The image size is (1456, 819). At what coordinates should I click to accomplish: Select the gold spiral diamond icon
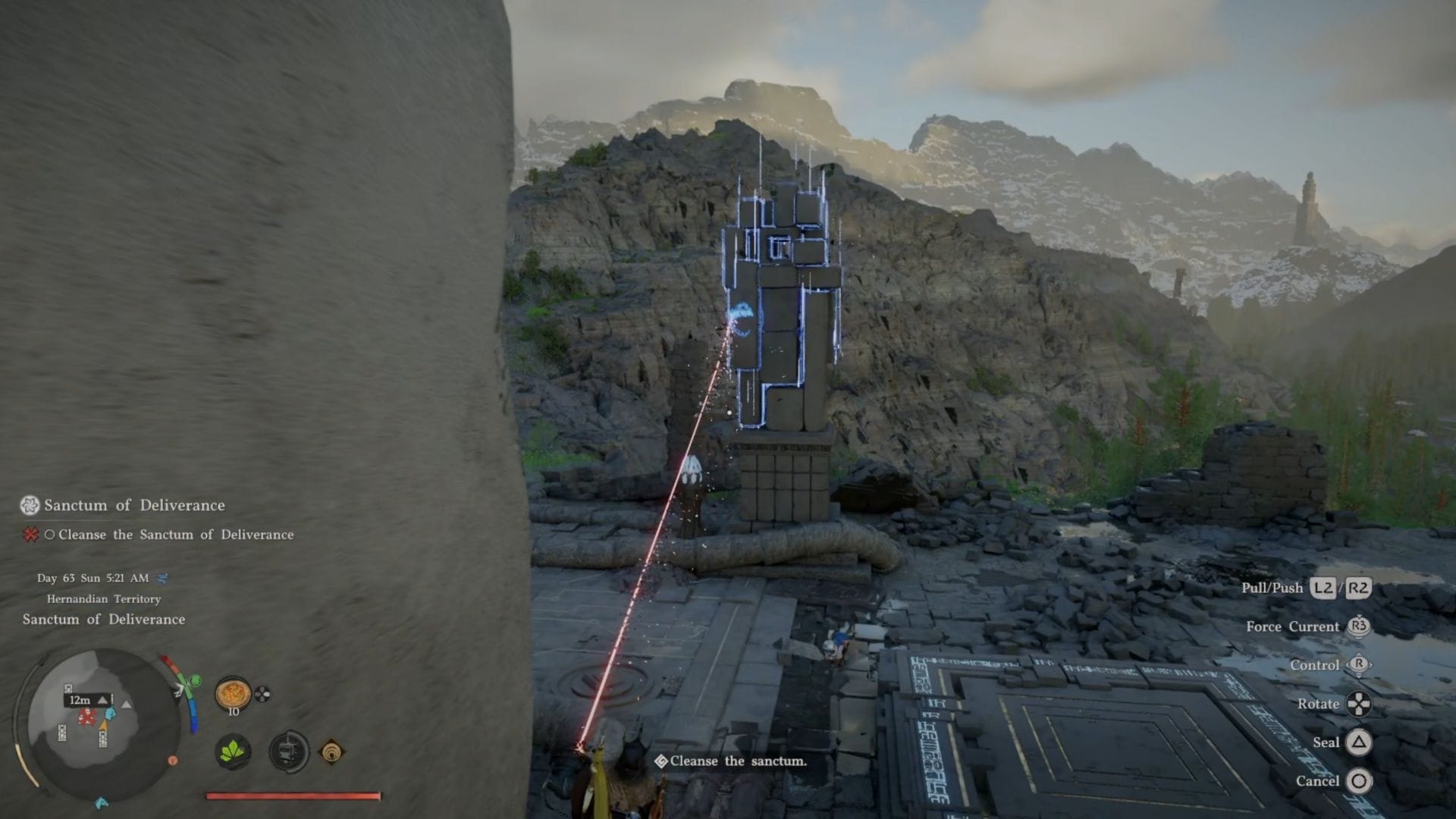pos(331,752)
